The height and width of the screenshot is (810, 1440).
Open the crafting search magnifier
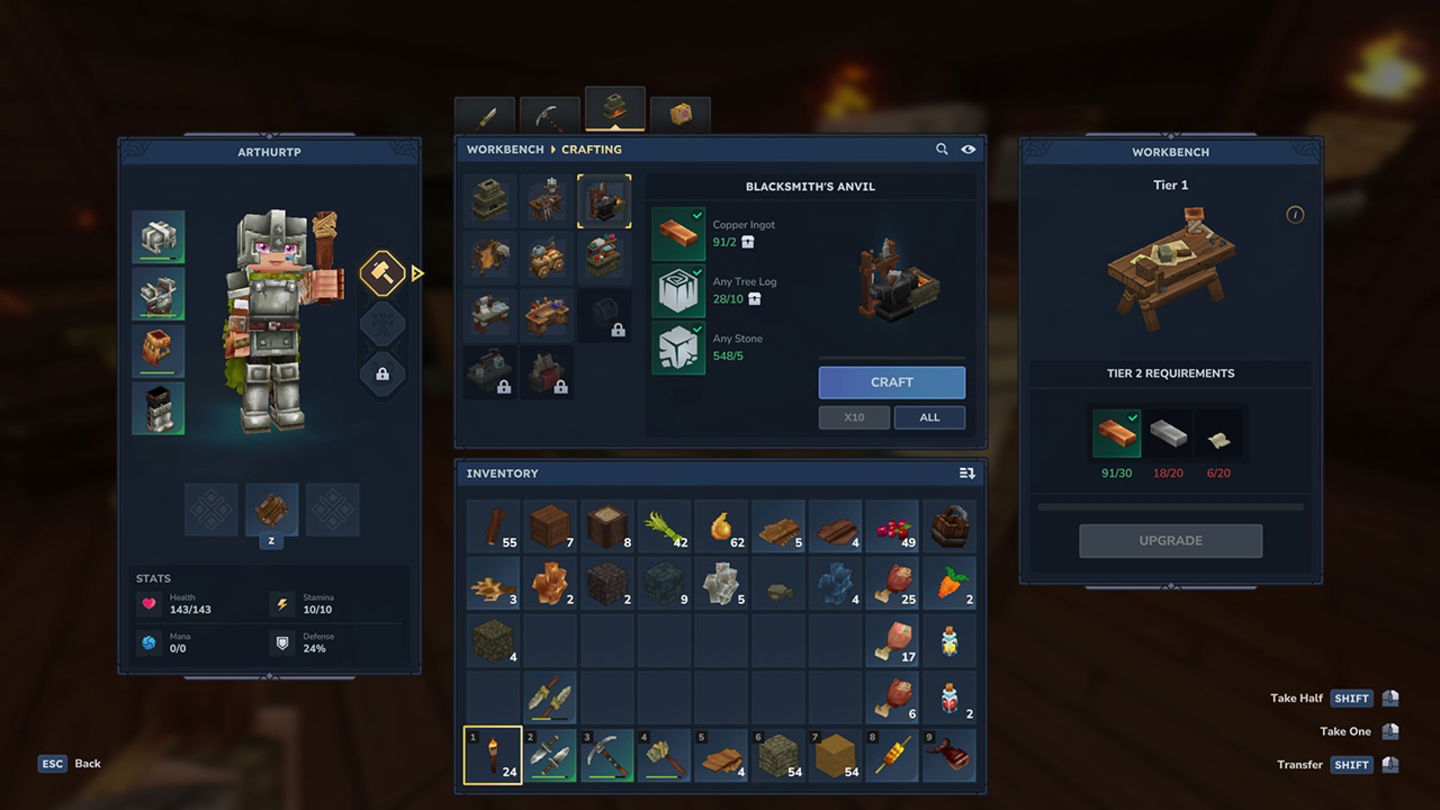click(x=941, y=149)
